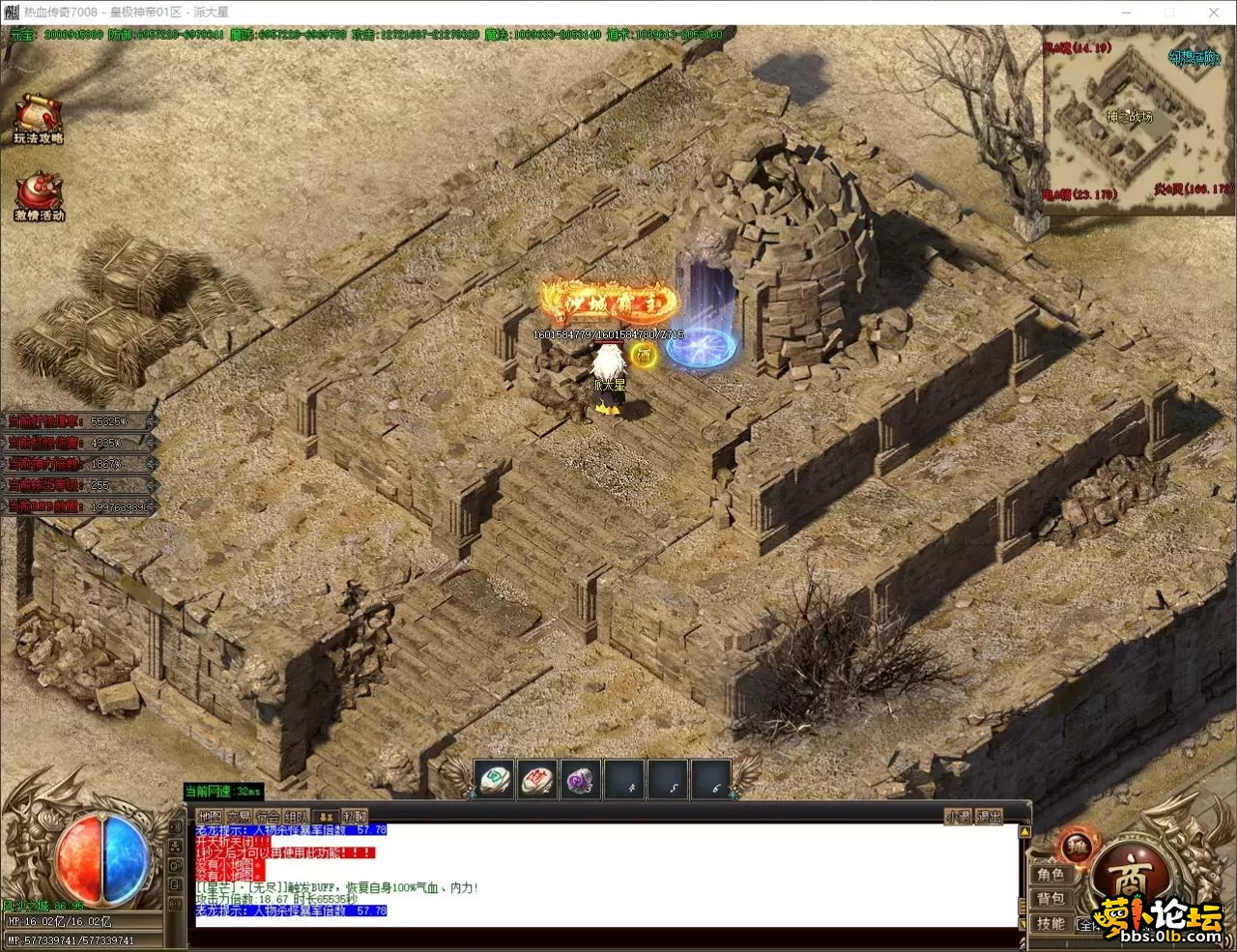Switch to the 私聊 private chat tab
This screenshot has height=952, width=1237.
coord(355,817)
